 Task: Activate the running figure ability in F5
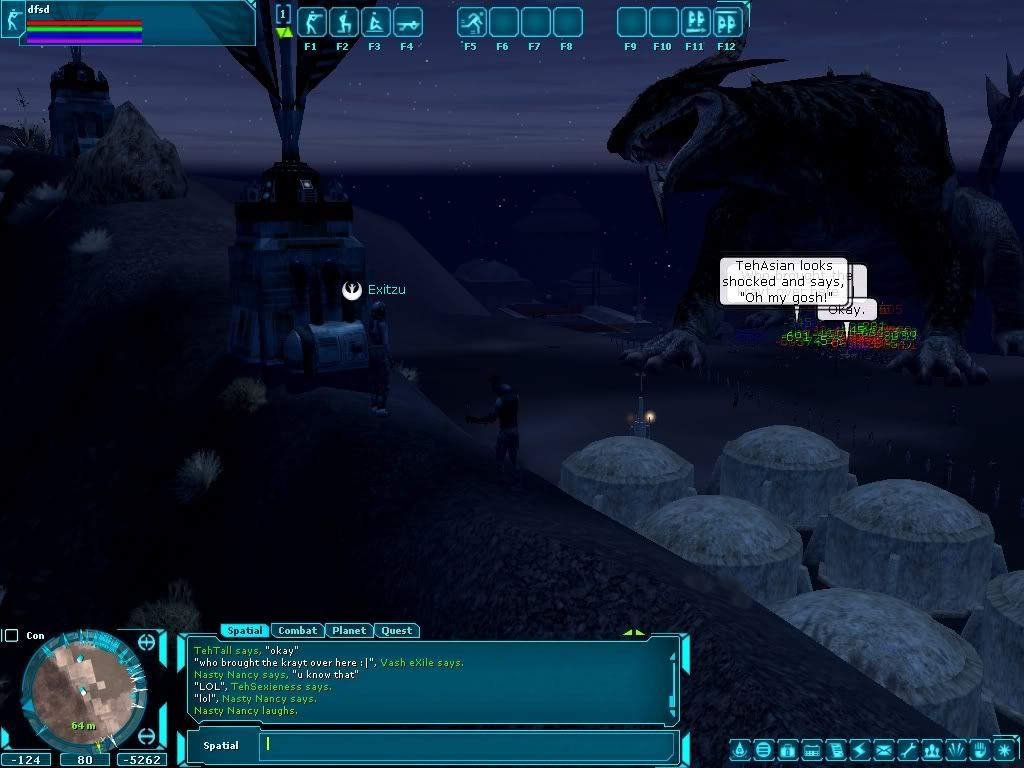[472, 22]
